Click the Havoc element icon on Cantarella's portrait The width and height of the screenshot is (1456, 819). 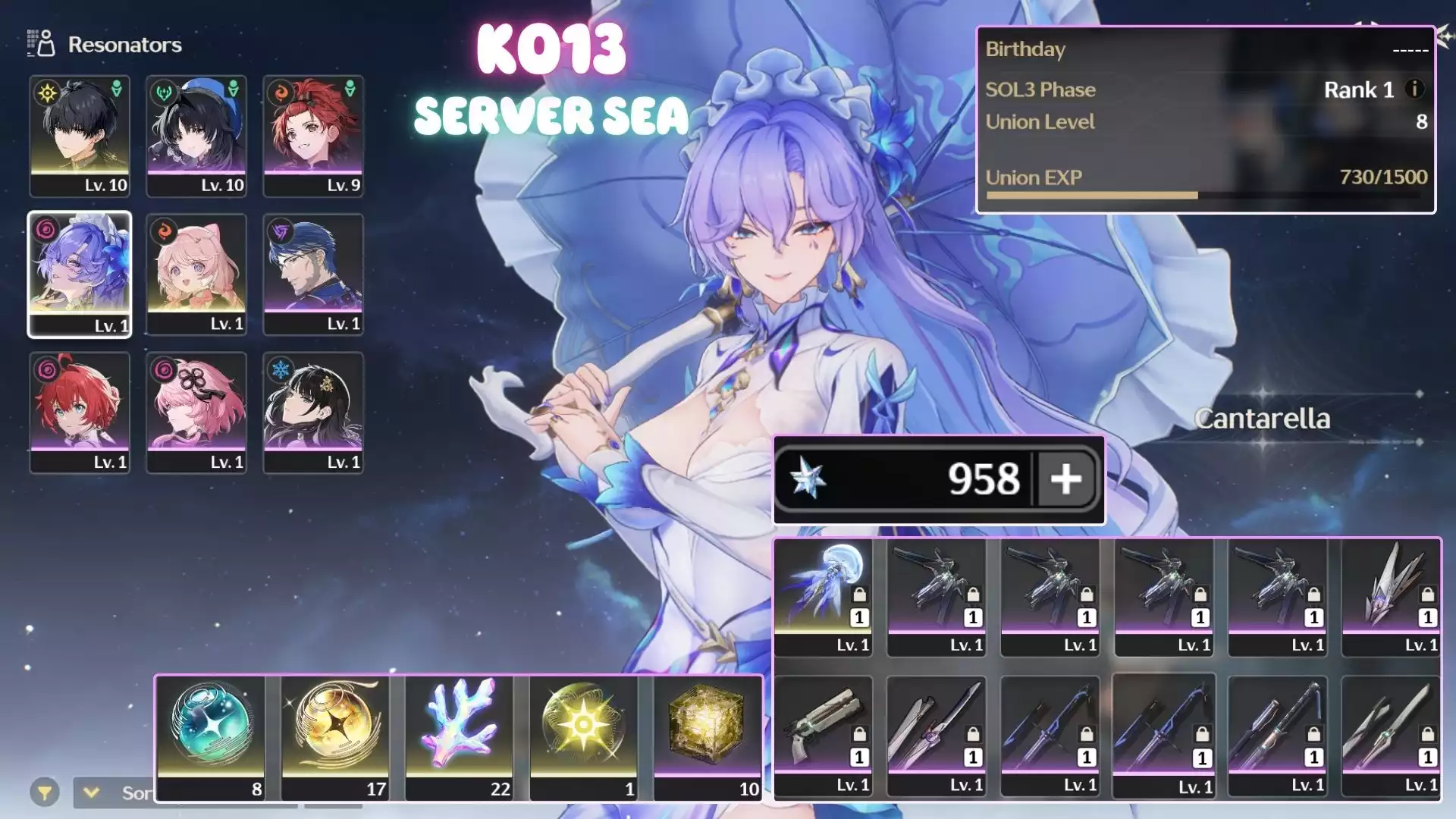tap(47, 230)
